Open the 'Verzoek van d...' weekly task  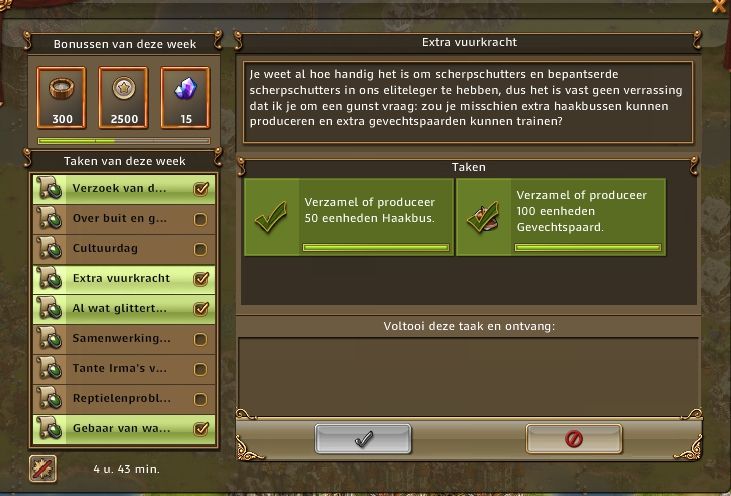122,188
